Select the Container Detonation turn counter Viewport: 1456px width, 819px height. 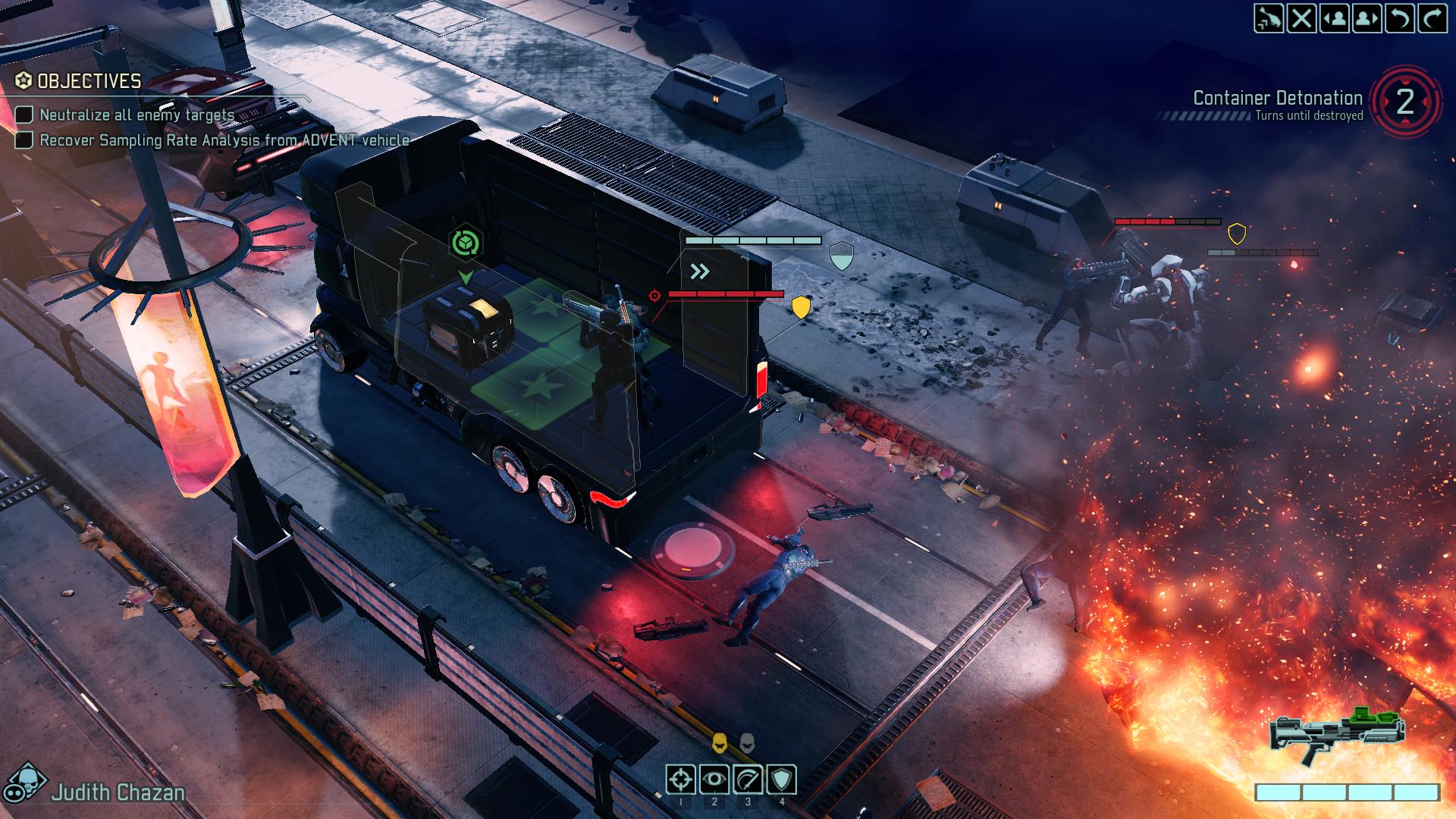click(x=1405, y=102)
